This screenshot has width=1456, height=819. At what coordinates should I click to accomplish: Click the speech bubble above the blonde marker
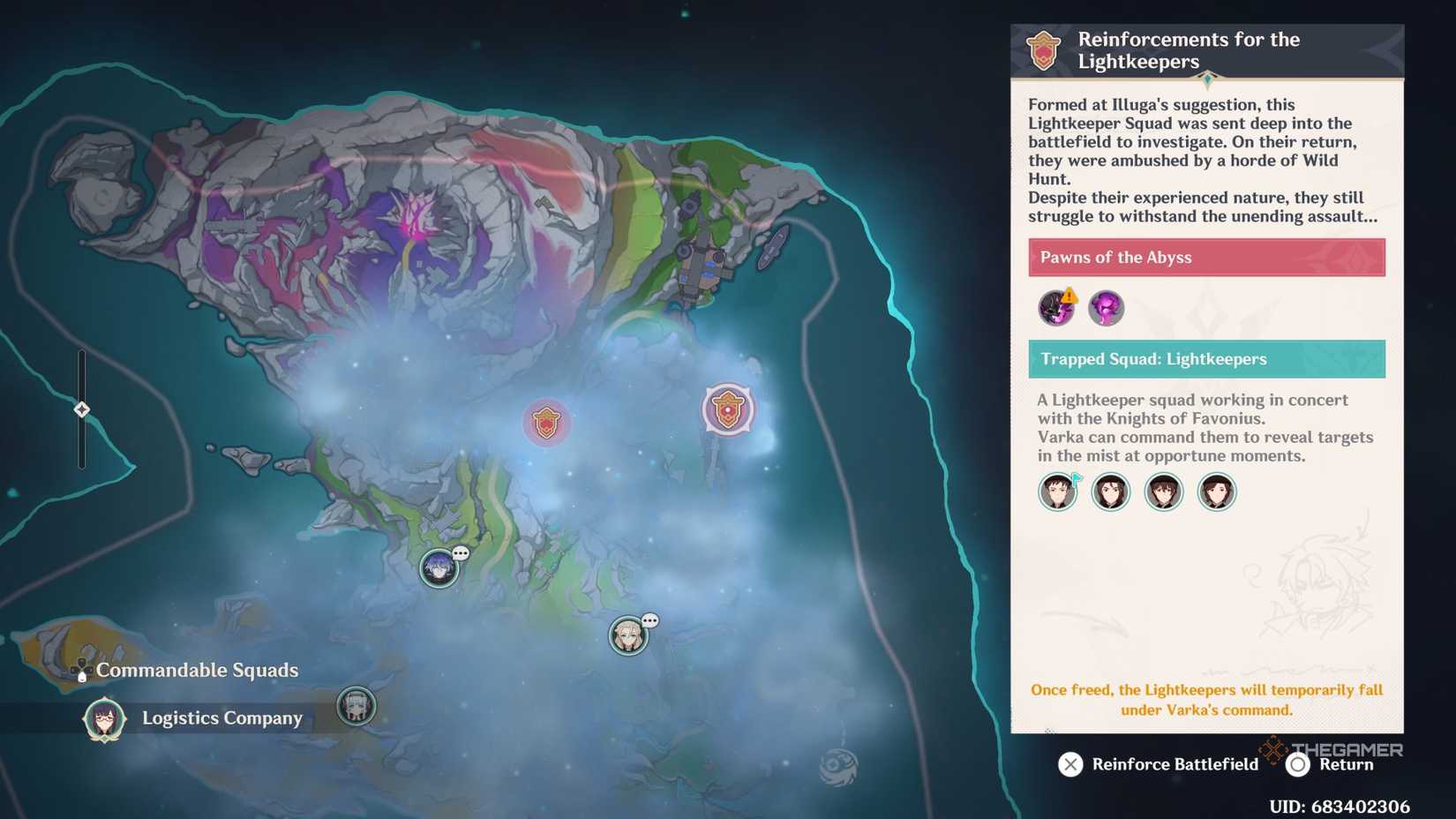tap(650, 619)
